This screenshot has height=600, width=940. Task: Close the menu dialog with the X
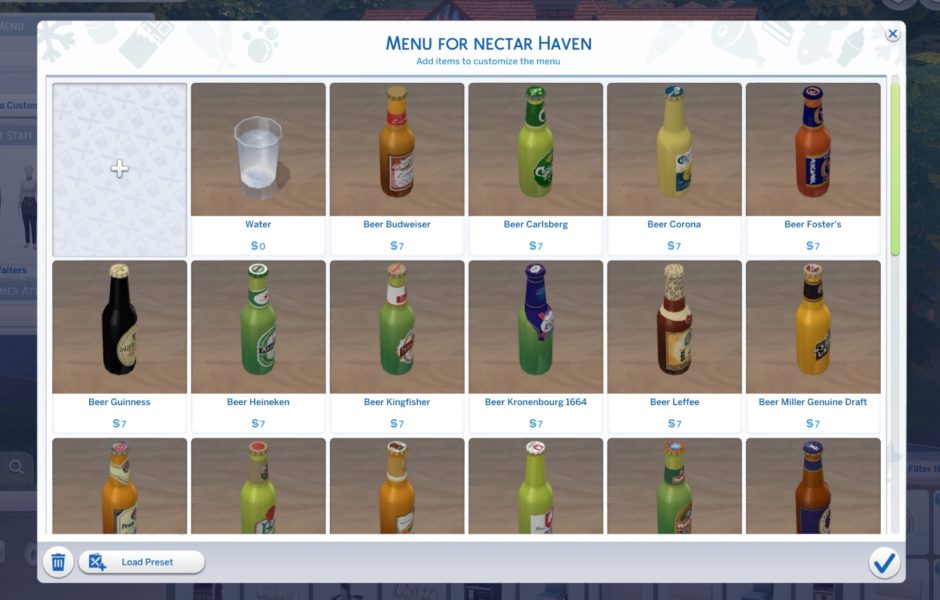pos(892,34)
